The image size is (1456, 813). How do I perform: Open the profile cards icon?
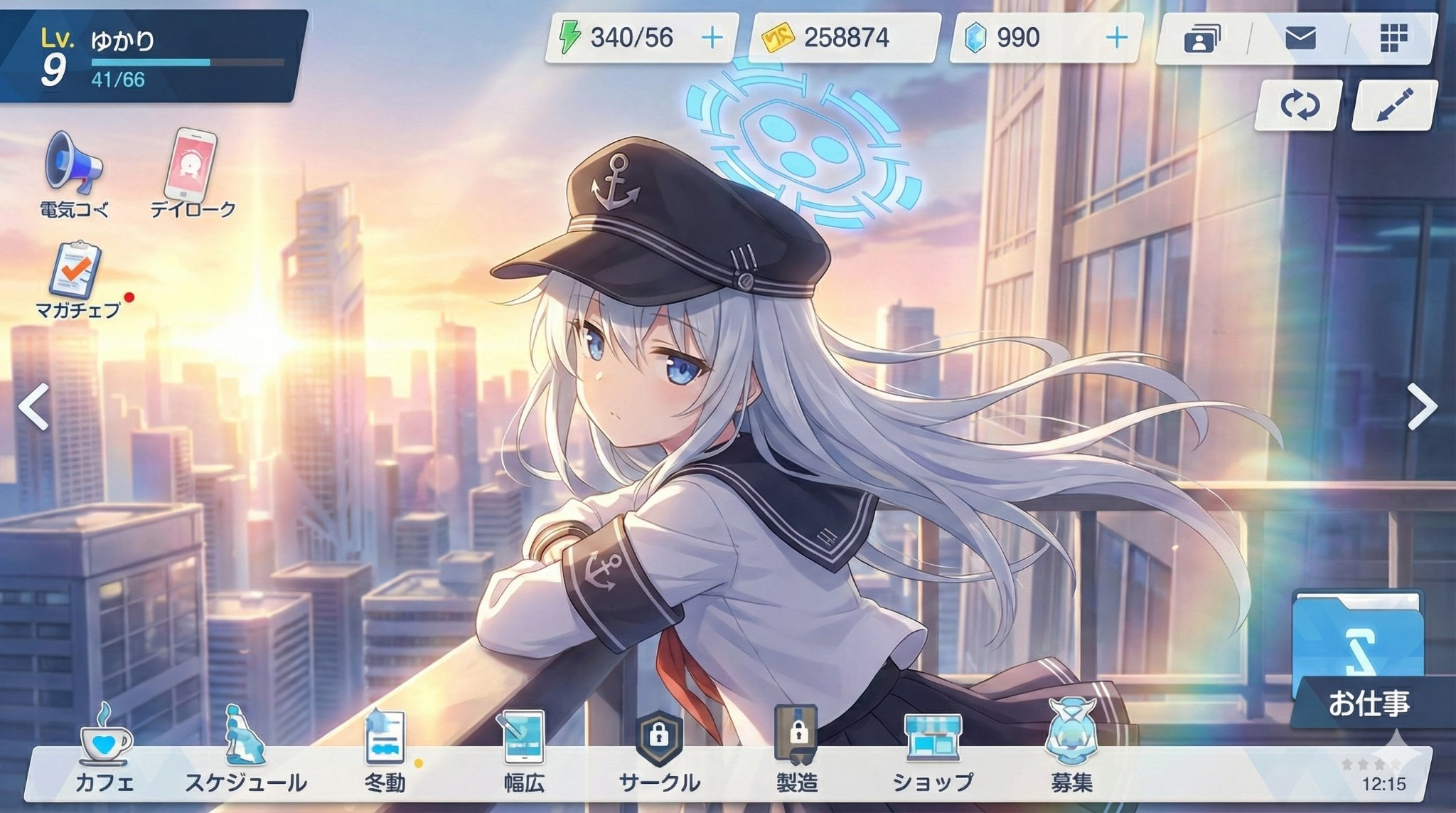click(1201, 38)
